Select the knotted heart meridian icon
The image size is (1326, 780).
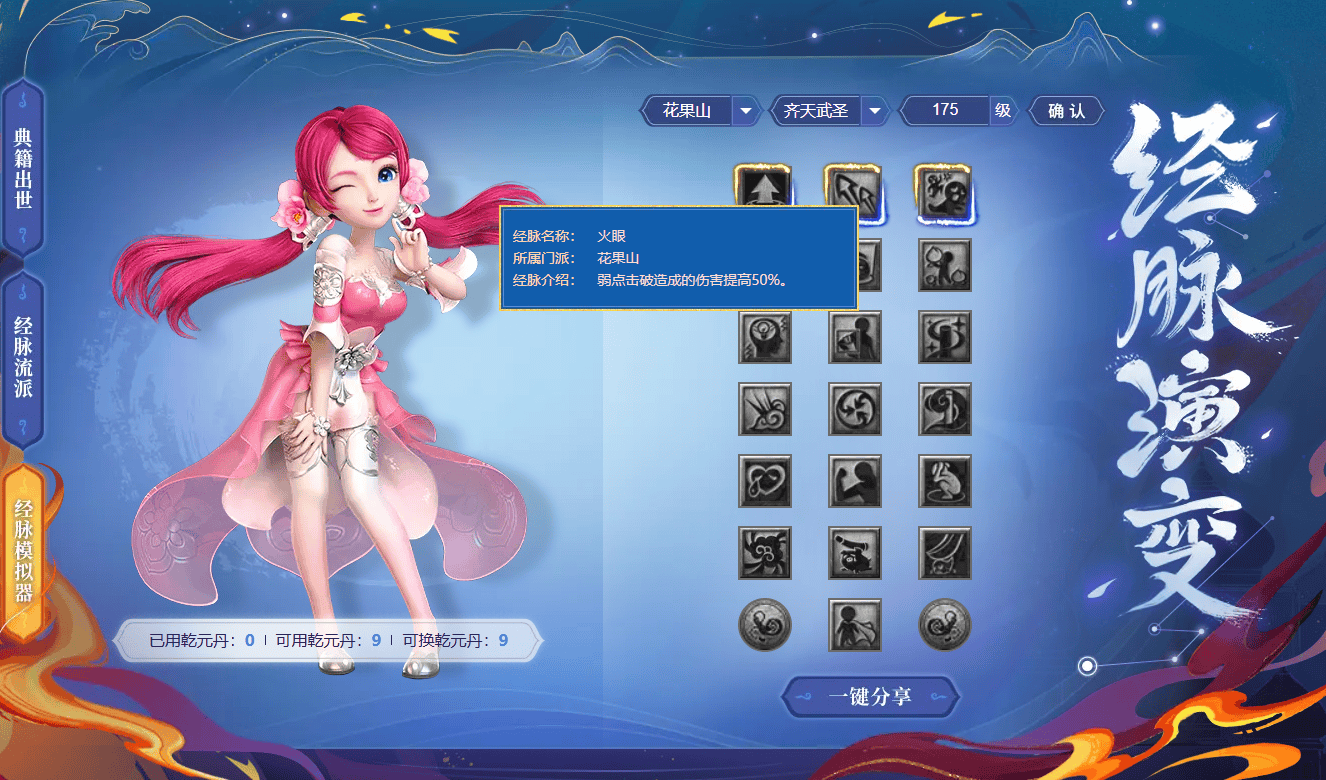[x=765, y=481]
